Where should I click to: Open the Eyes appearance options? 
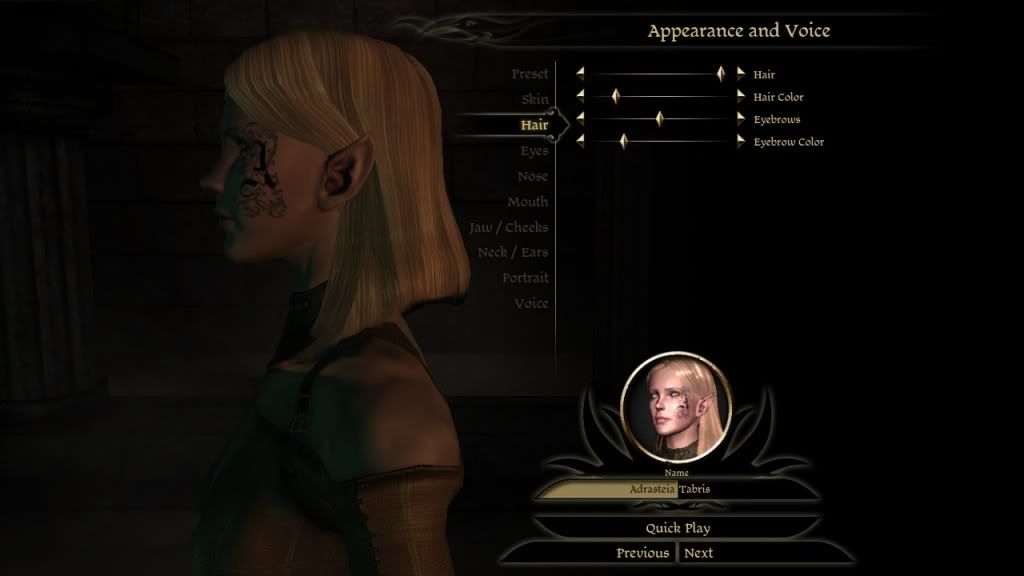pos(534,151)
